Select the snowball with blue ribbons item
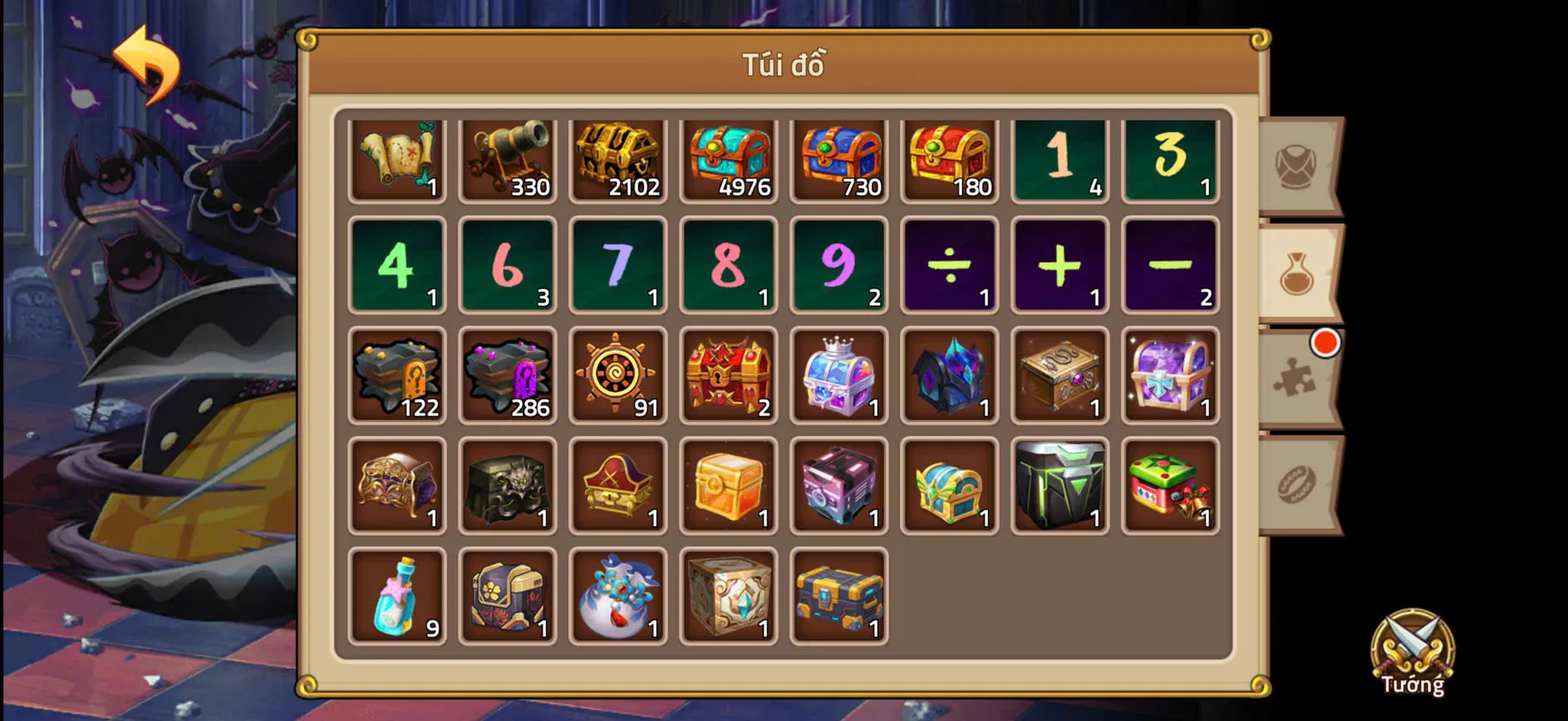This screenshot has width=1568, height=721. pyautogui.click(x=618, y=596)
